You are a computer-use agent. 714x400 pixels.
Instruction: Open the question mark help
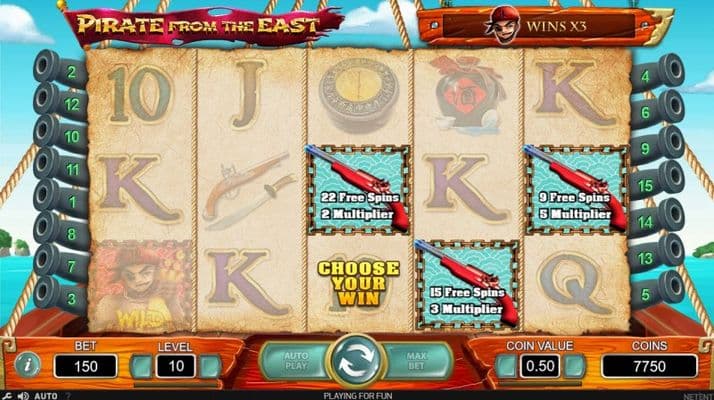(x=66, y=395)
